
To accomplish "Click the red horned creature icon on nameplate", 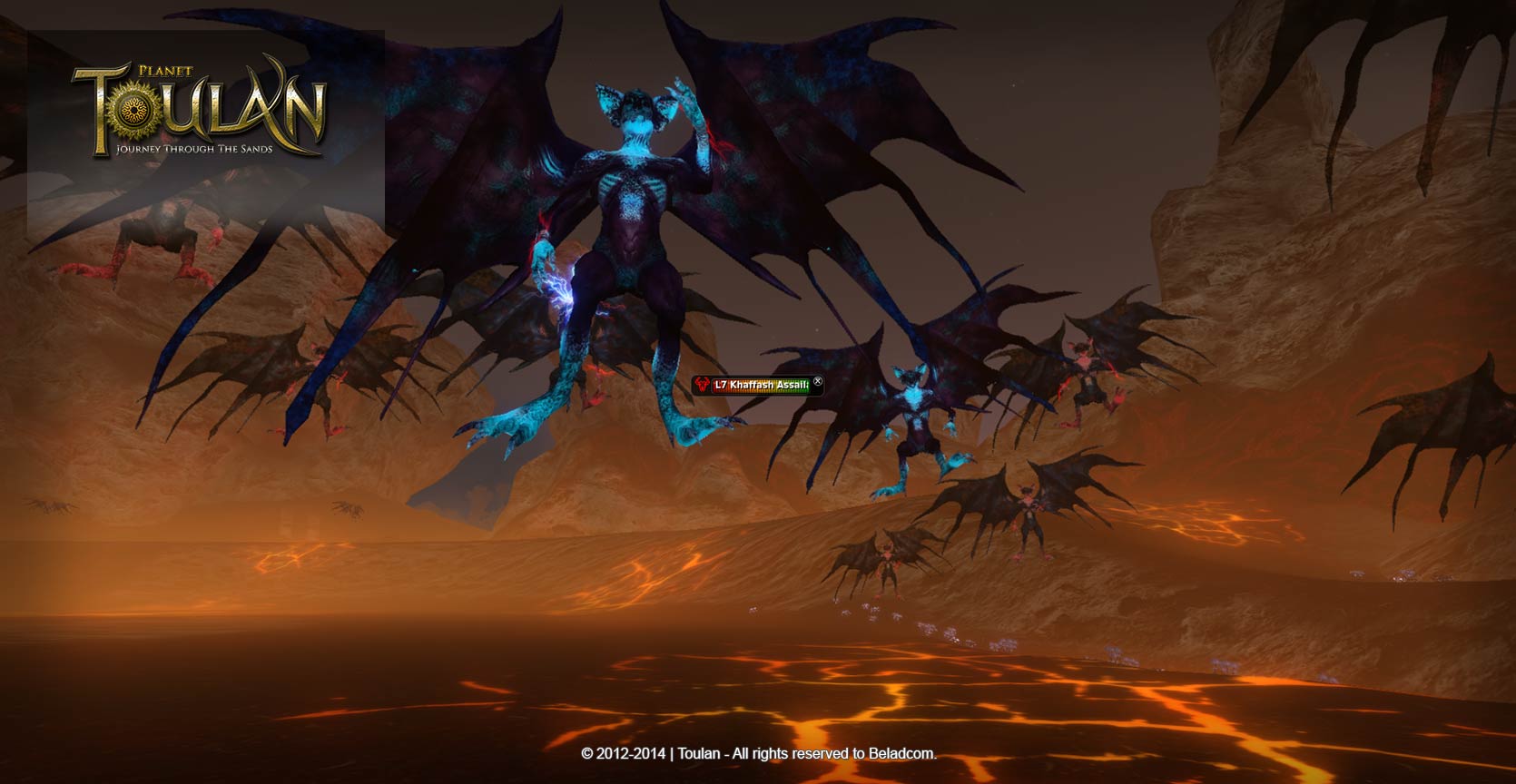I will pos(703,385).
